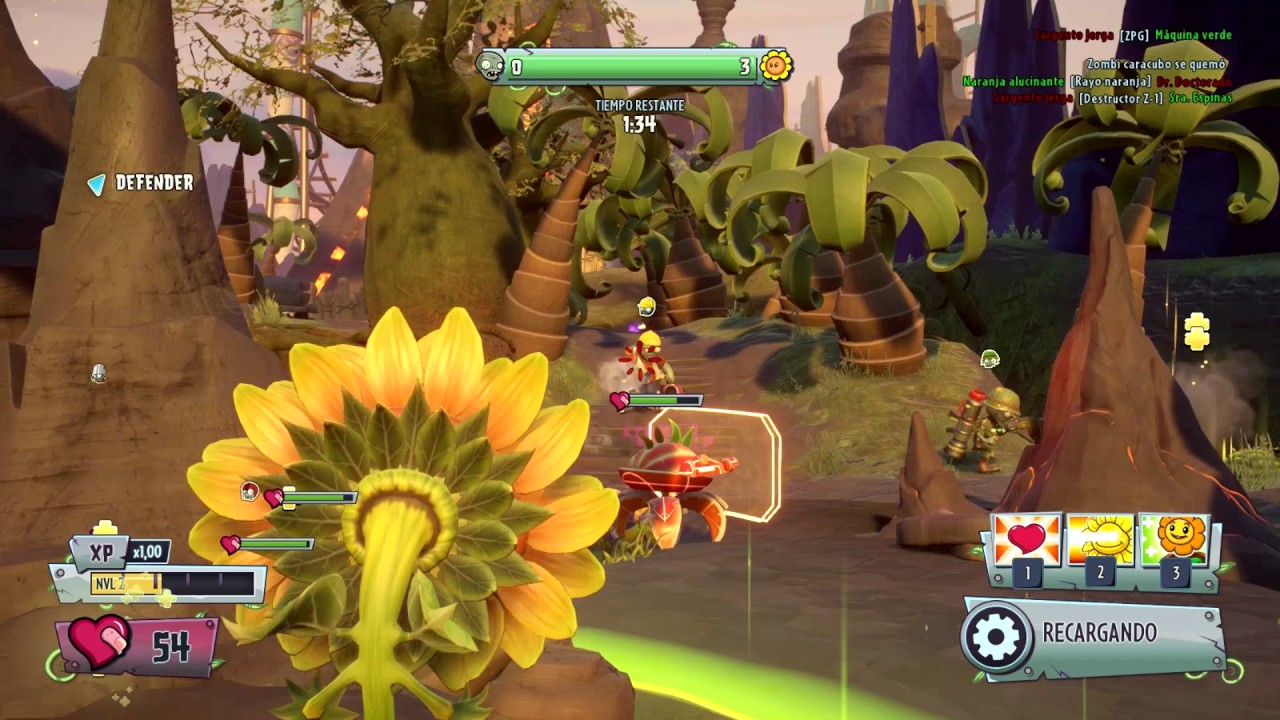This screenshot has width=1280, height=720.
Task: Activate the heart heal beam ability
Action: coord(1026,540)
